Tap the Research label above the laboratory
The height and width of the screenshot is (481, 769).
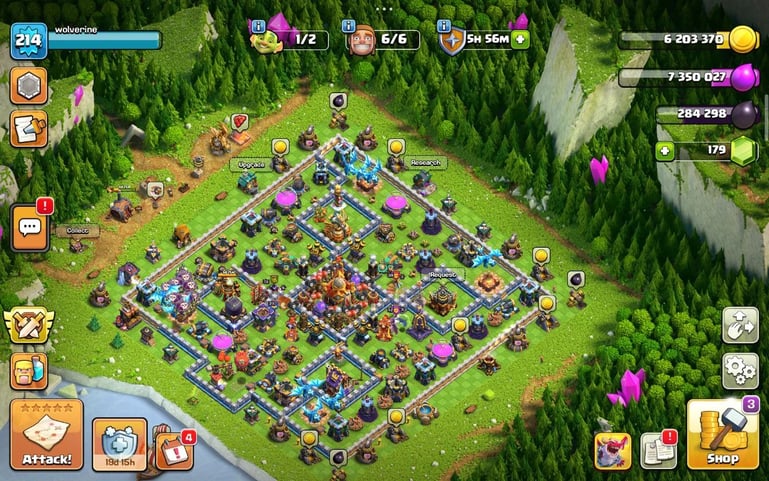pos(426,163)
